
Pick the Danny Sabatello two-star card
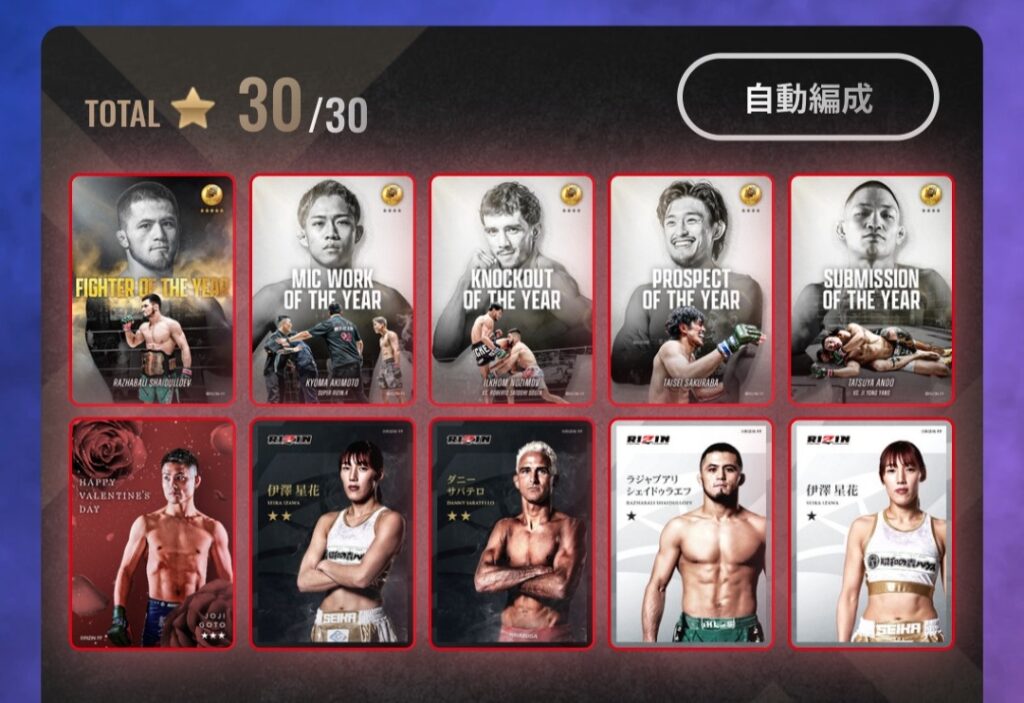pos(512,534)
